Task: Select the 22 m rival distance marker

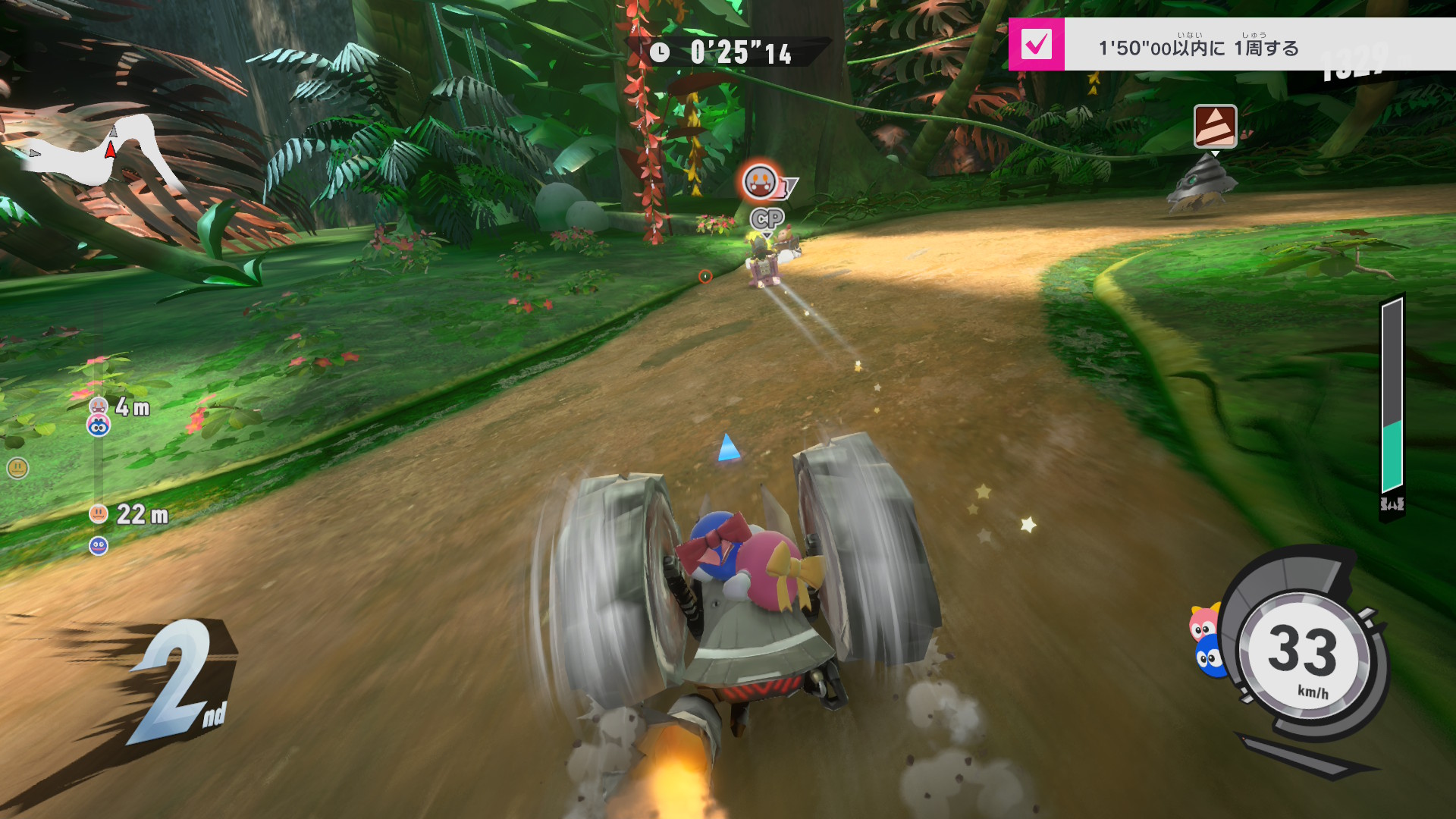Action: click(129, 514)
